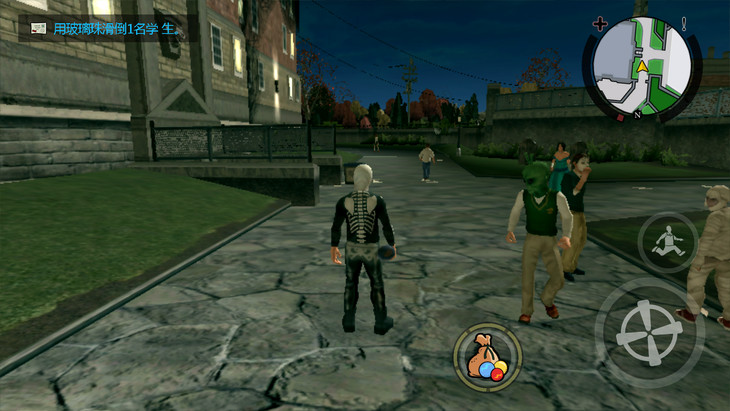Screen dimensions: 730x411
Task: Tap the sprint running-figure button
Action: pyautogui.click(x=667, y=241)
